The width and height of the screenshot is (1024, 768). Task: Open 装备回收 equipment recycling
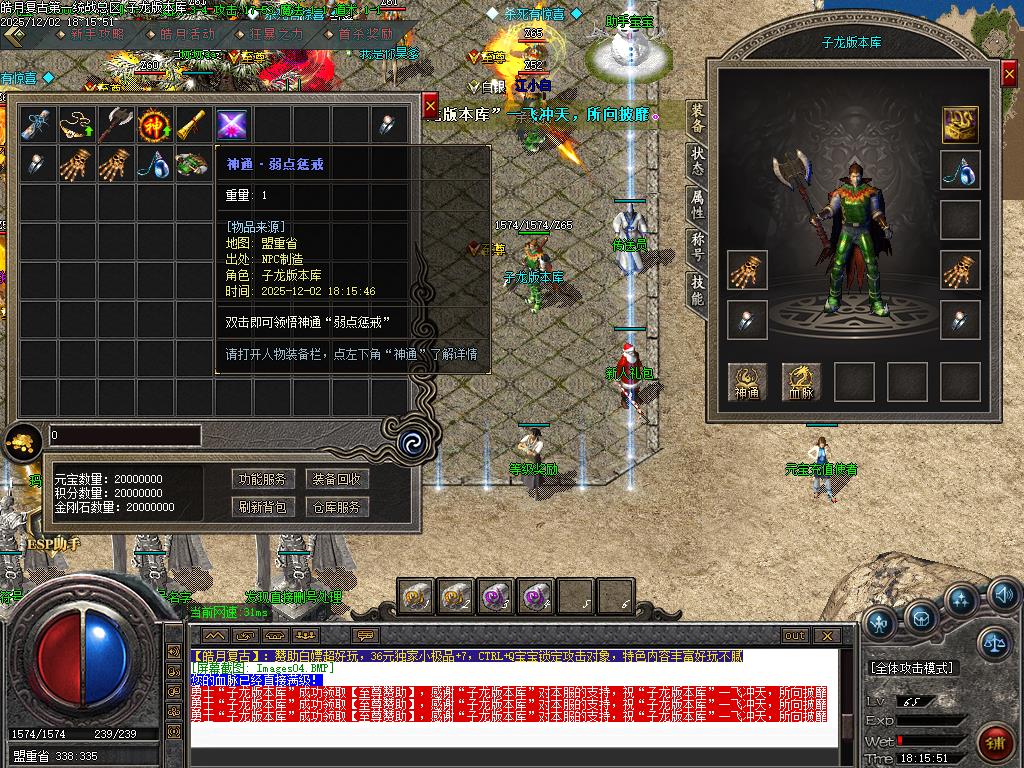click(337, 479)
